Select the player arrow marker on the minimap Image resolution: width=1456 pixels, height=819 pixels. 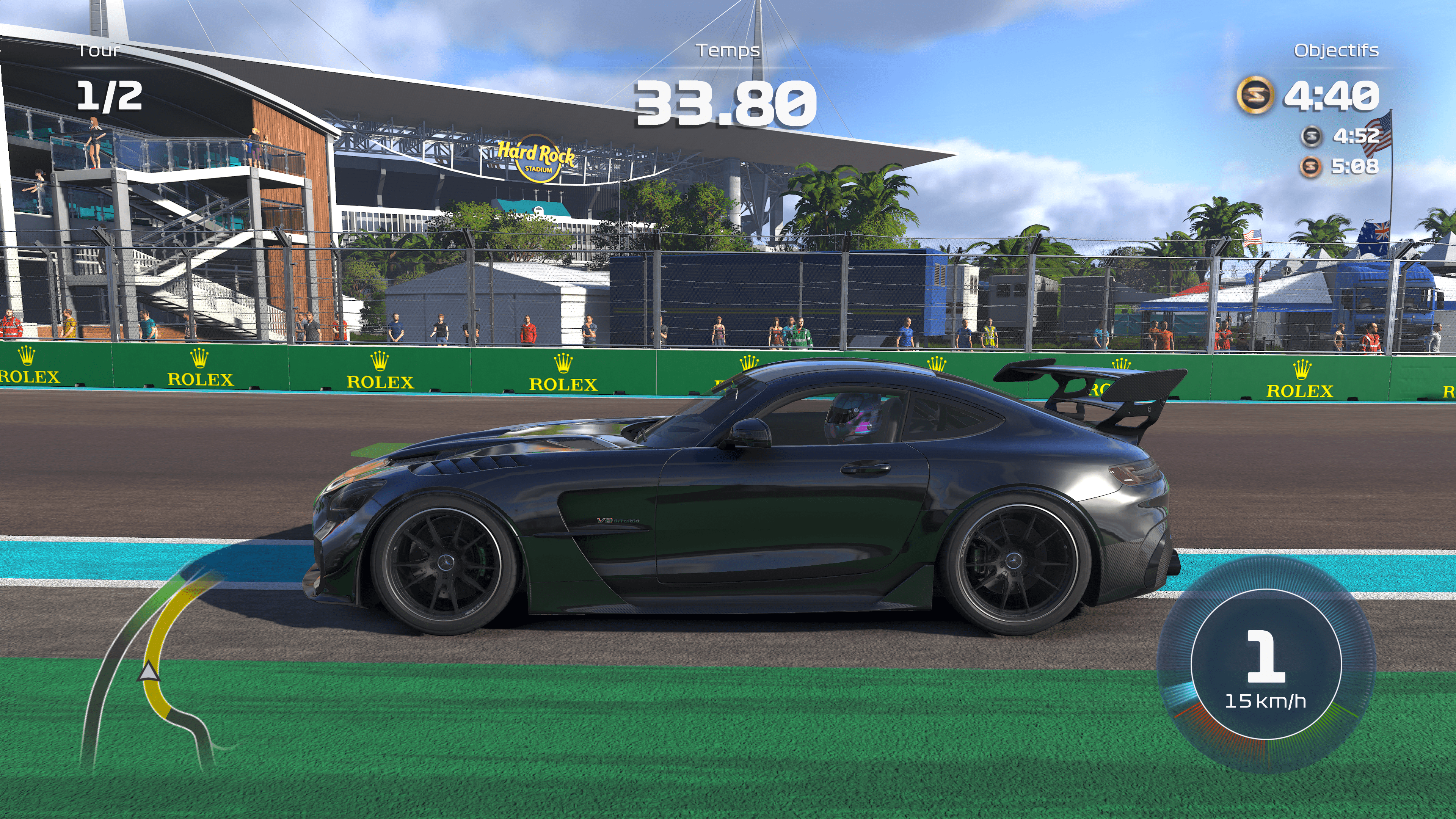click(x=149, y=673)
